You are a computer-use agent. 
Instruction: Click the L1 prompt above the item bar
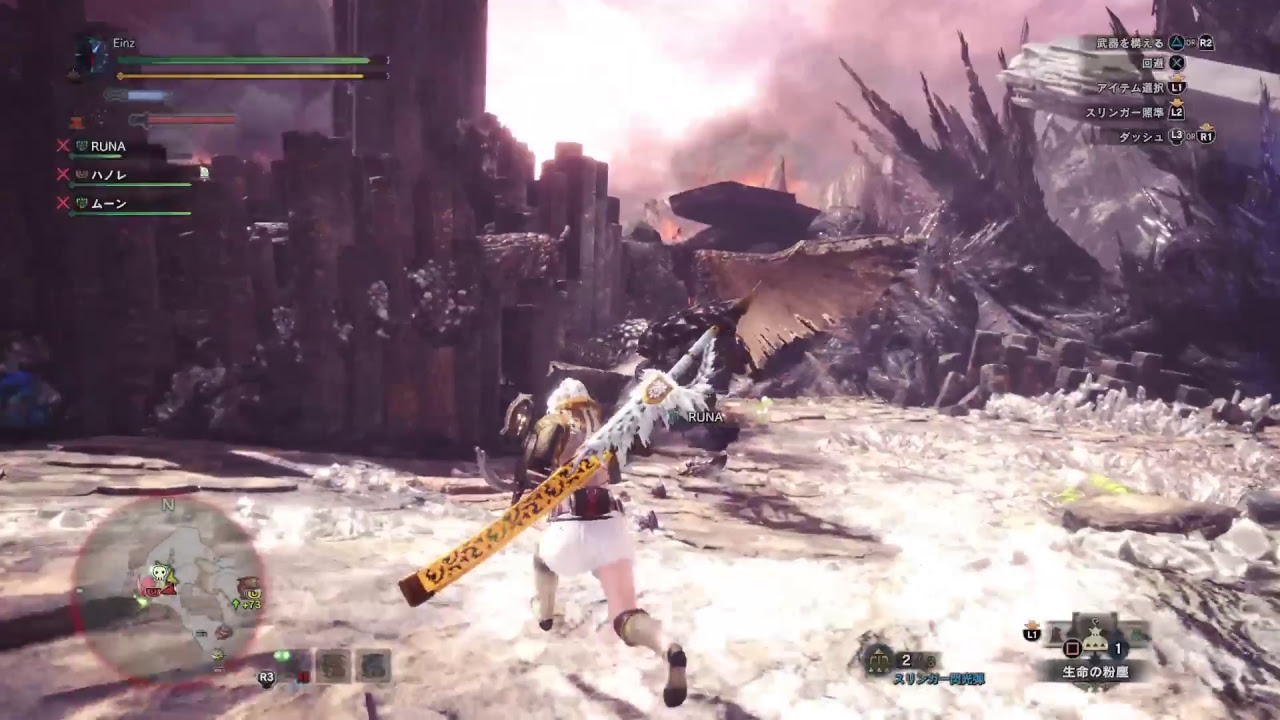coord(1033,634)
